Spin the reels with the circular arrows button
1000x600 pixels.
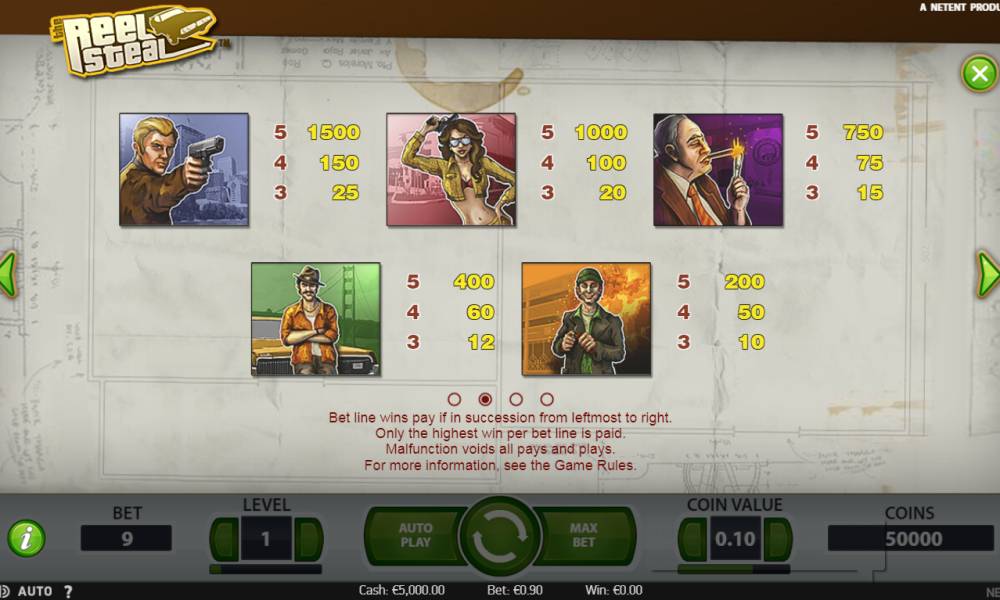tap(499, 537)
